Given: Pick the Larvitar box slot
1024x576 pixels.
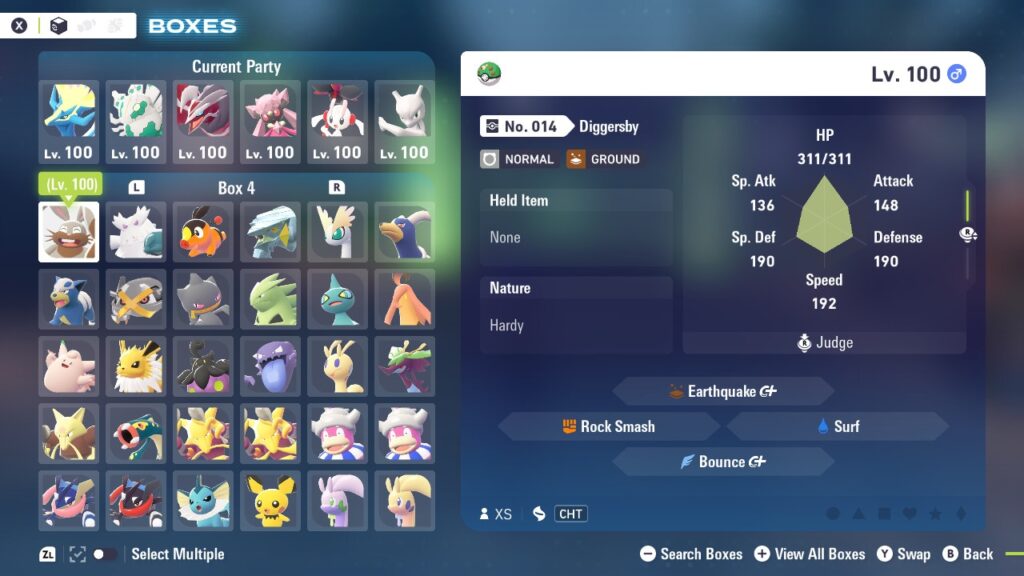Looking at the screenshot, I should click(270, 299).
